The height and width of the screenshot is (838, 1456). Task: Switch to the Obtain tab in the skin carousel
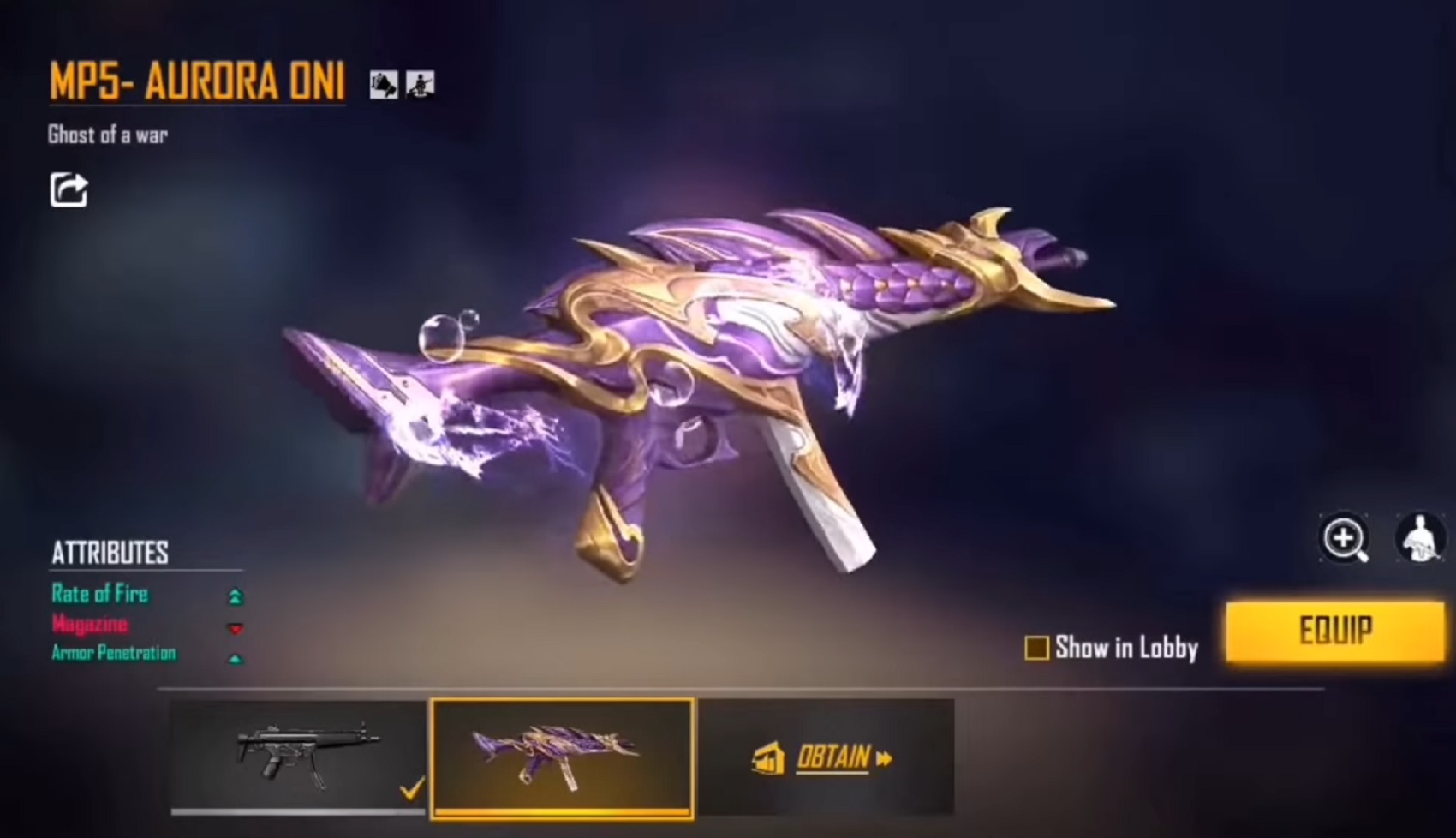point(829,757)
